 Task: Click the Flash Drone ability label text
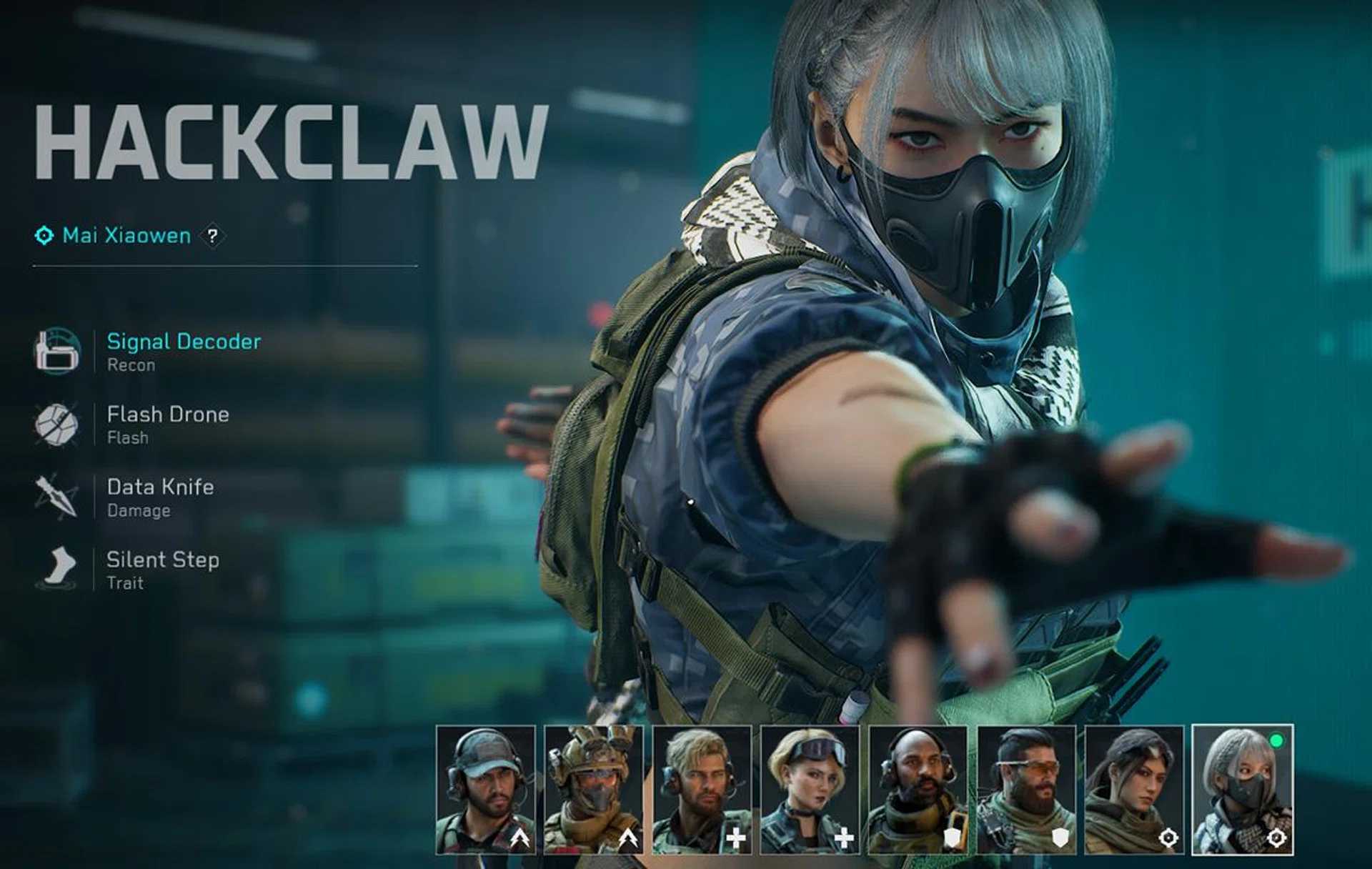click(x=167, y=414)
